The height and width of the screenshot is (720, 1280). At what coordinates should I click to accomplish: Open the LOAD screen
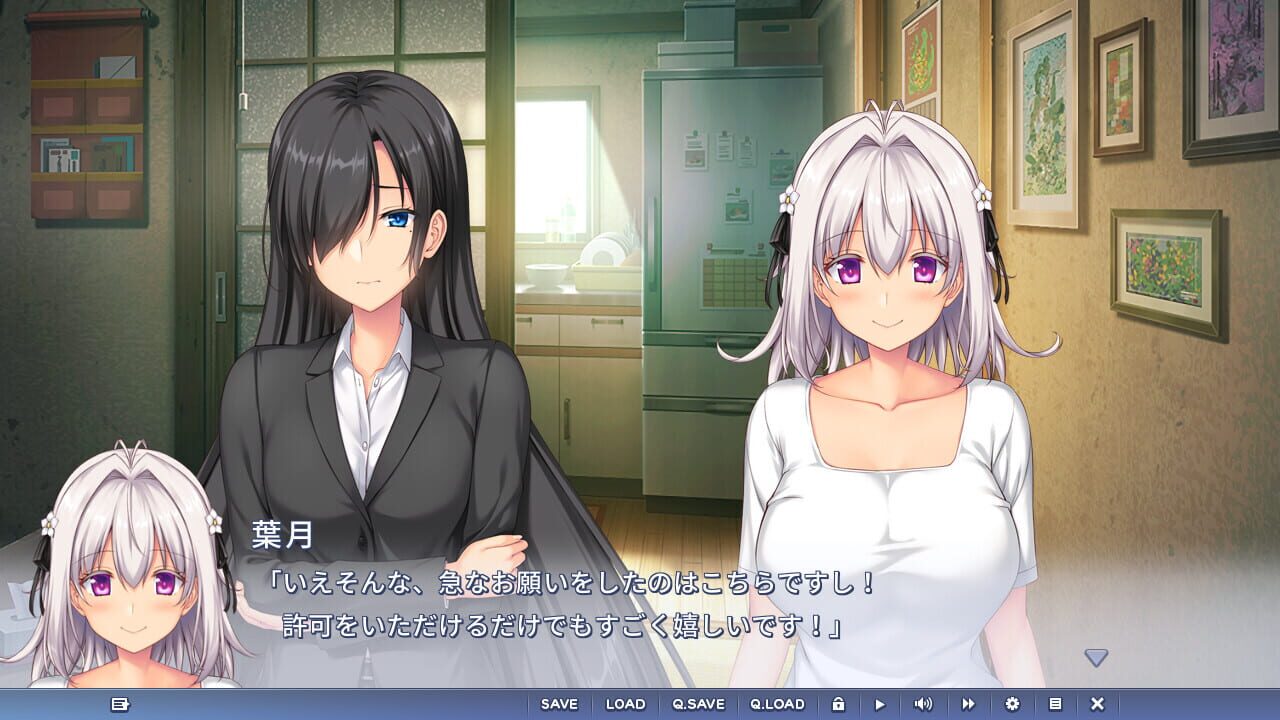[626, 705]
